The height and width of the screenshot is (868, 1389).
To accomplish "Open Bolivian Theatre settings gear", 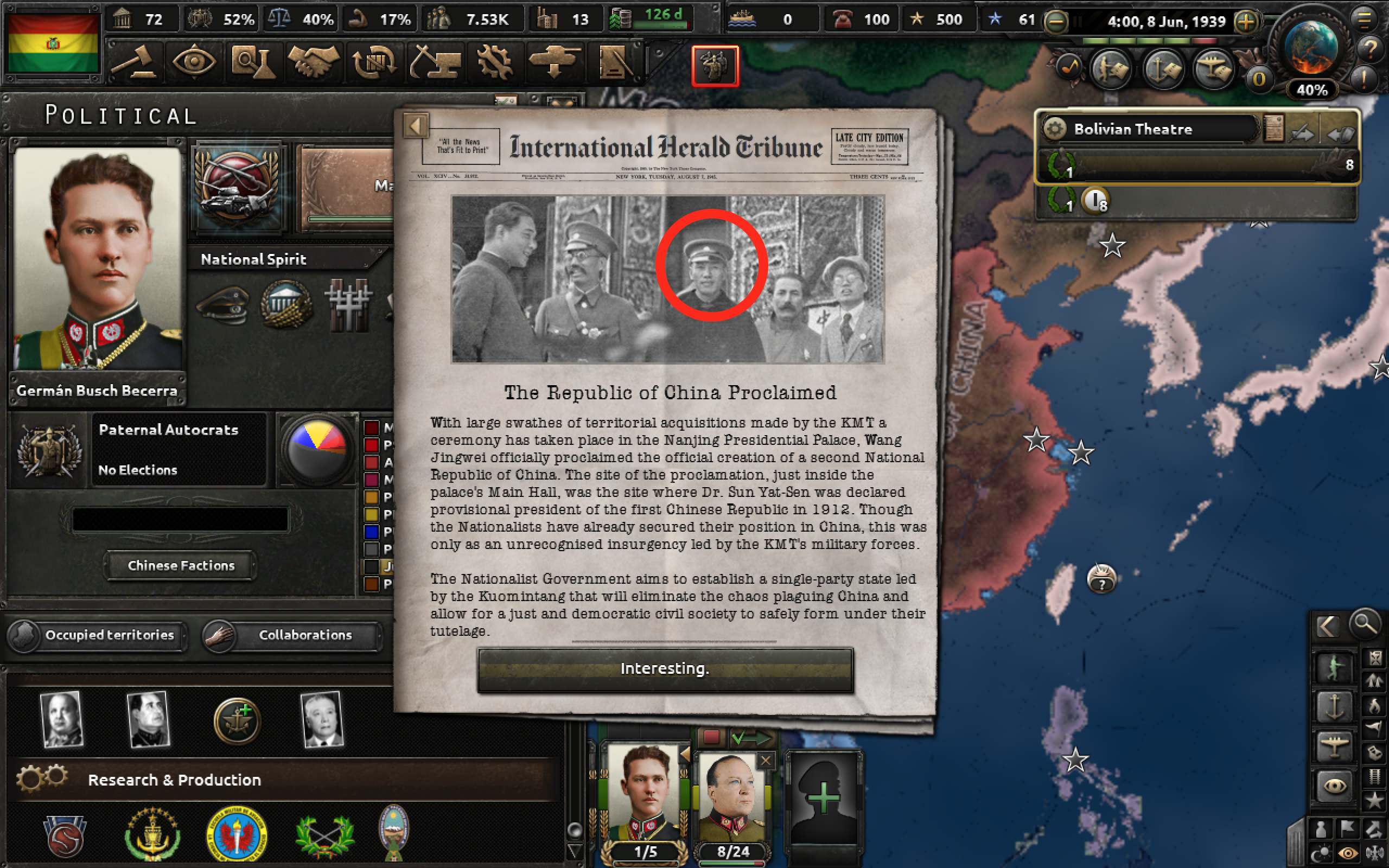I will (x=1055, y=129).
